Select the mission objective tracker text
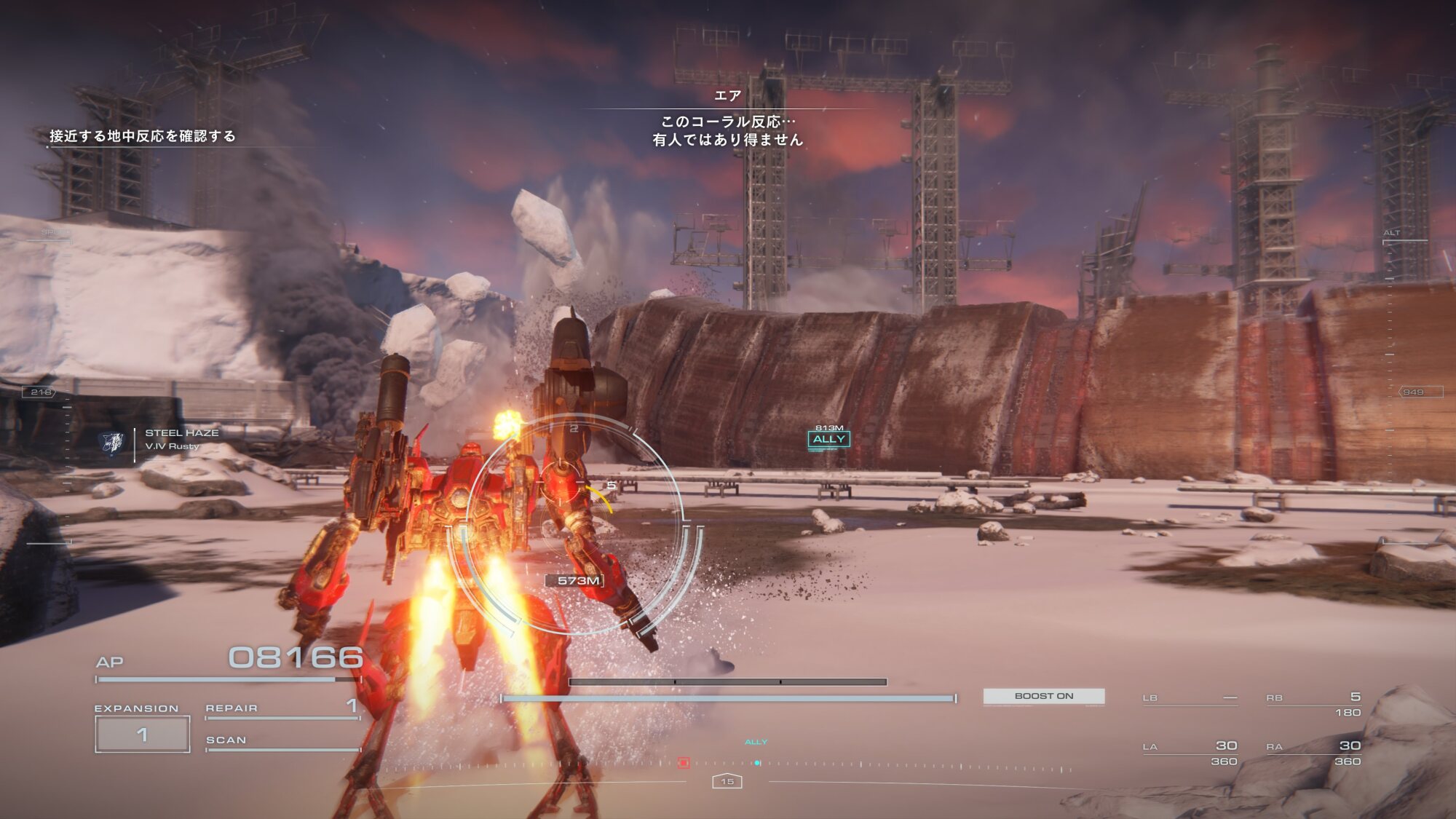This screenshot has width=1456, height=819. 143,136
